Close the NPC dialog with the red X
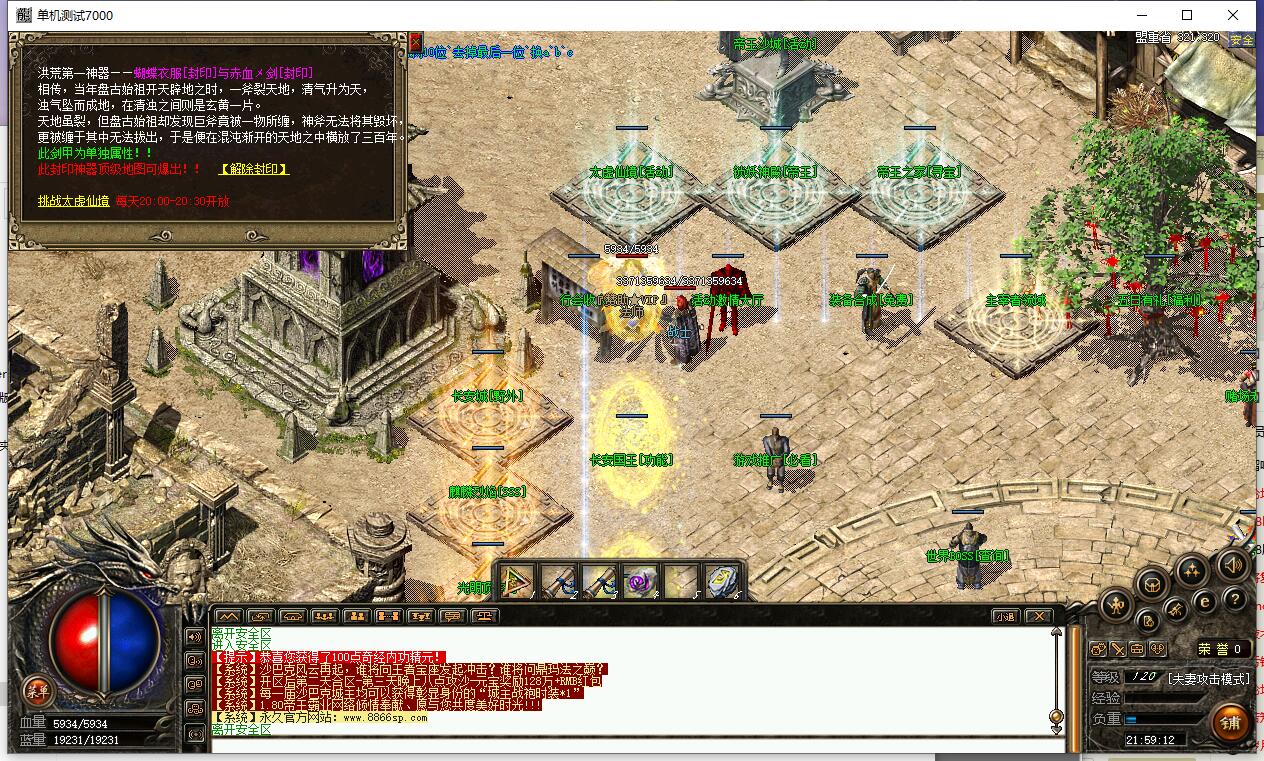 pyautogui.click(x=416, y=42)
